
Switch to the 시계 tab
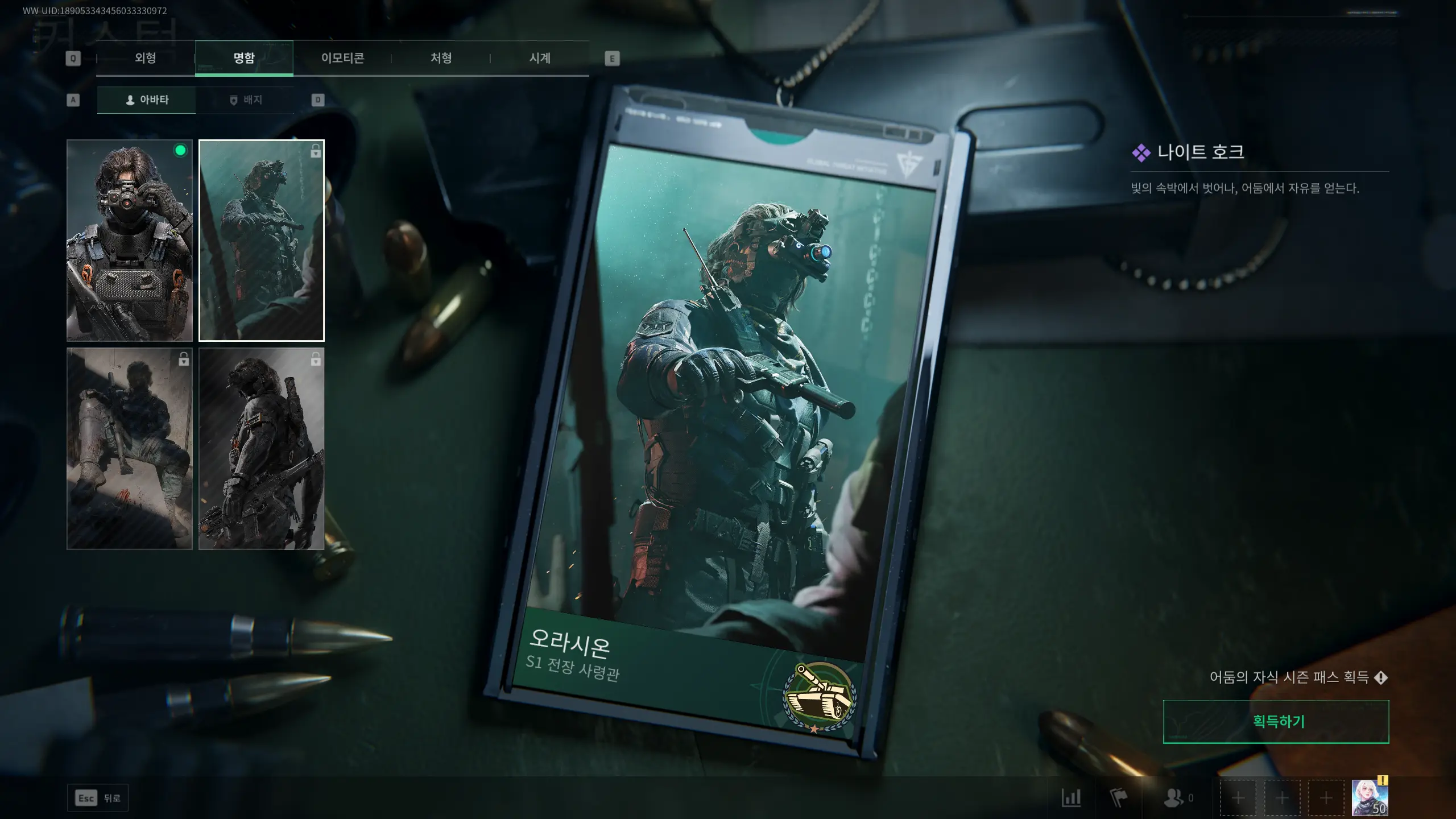pyautogui.click(x=540, y=58)
